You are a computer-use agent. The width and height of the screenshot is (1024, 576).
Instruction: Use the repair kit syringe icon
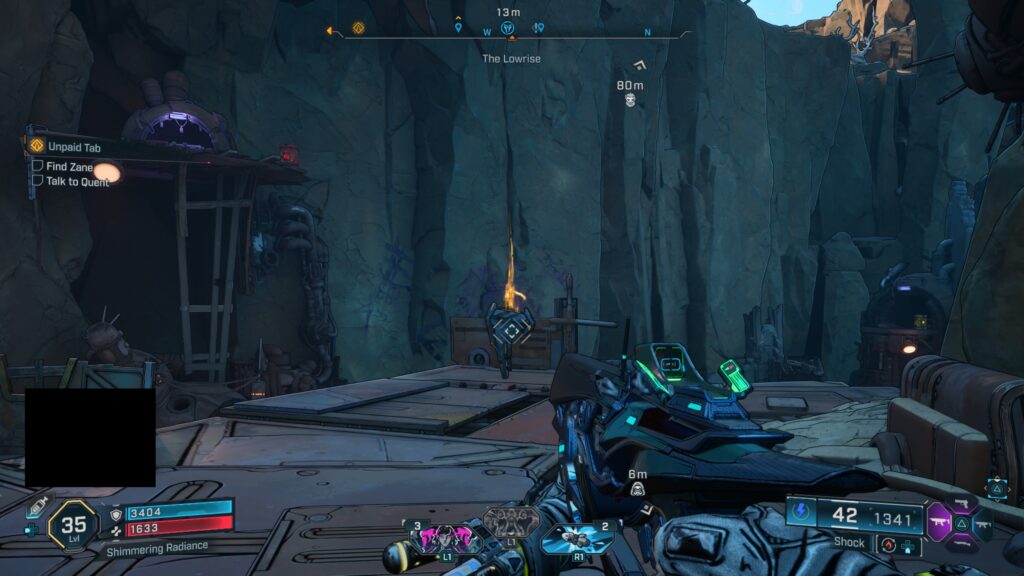[x=40, y=506]
